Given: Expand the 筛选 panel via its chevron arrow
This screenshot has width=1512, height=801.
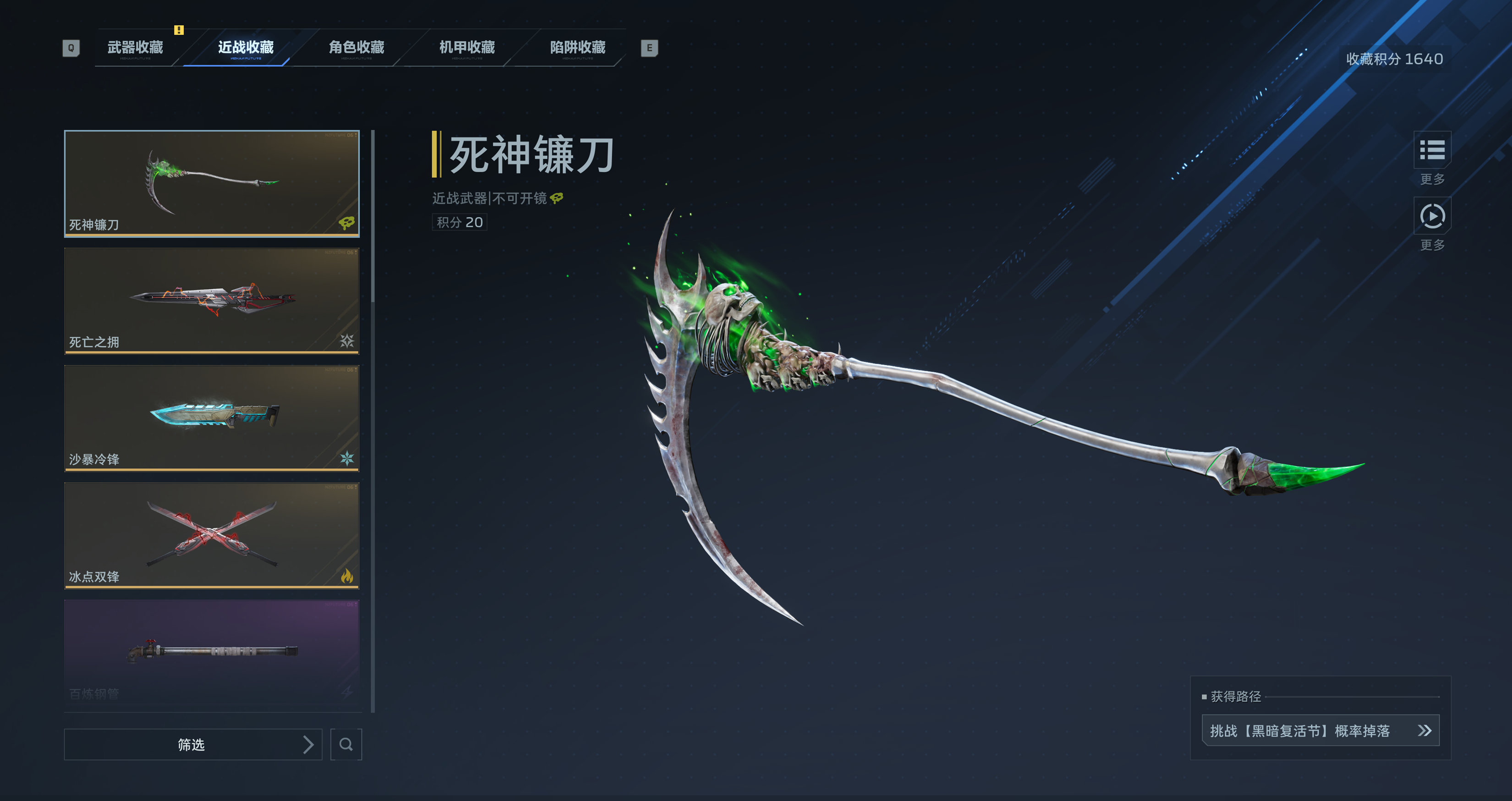Looking at the screenshot, I should click(309, 744).
